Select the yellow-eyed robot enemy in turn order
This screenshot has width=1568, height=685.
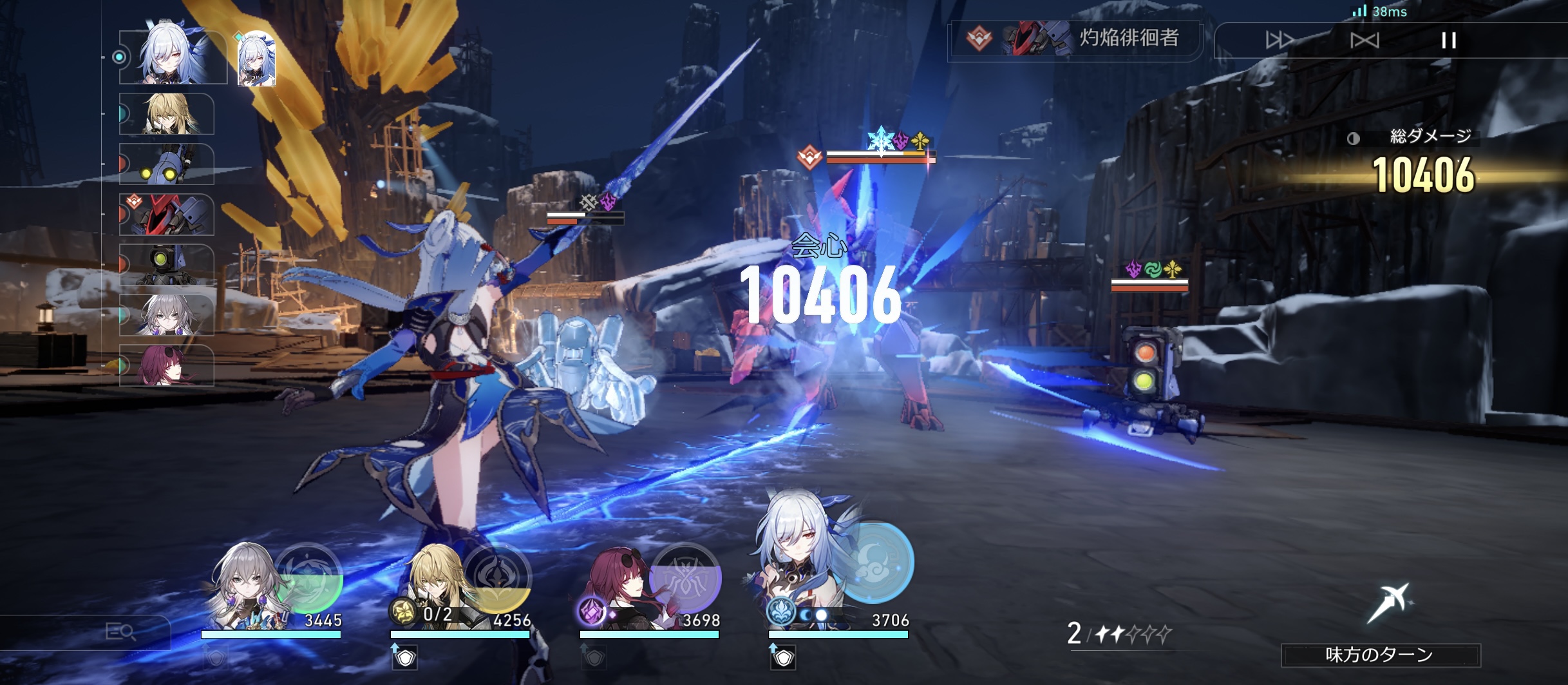[167, 164]
